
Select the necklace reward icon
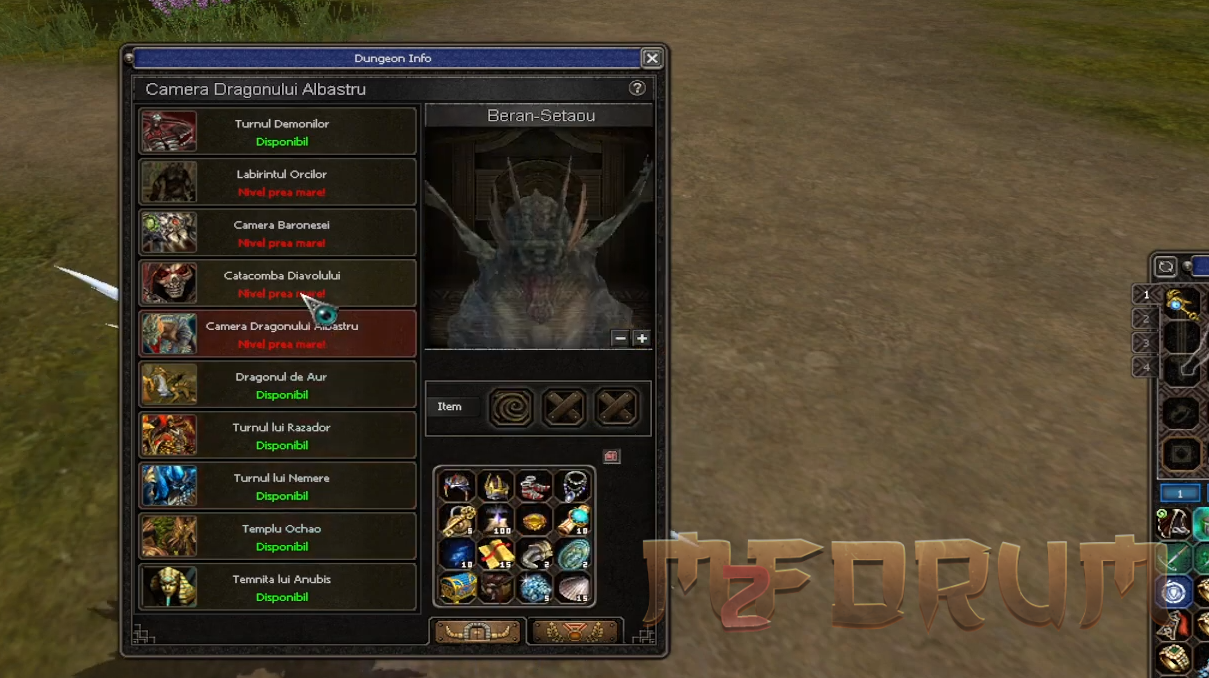[x=574, y=486]
